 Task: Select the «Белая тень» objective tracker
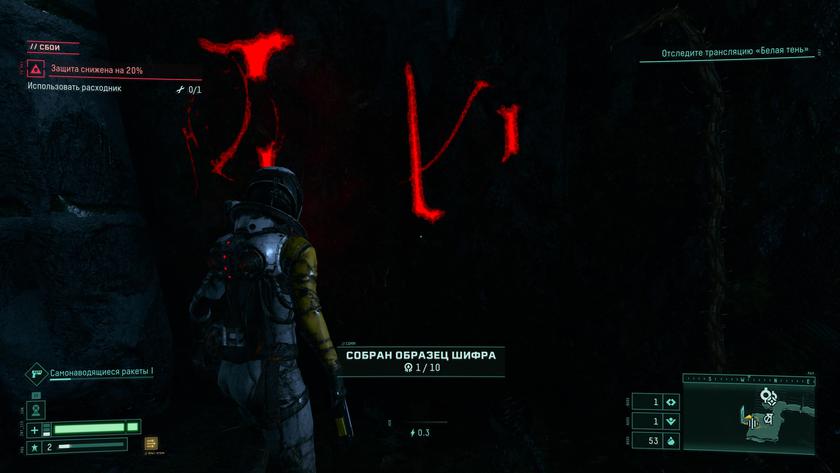pyautogui.click(x=738, y=54)
